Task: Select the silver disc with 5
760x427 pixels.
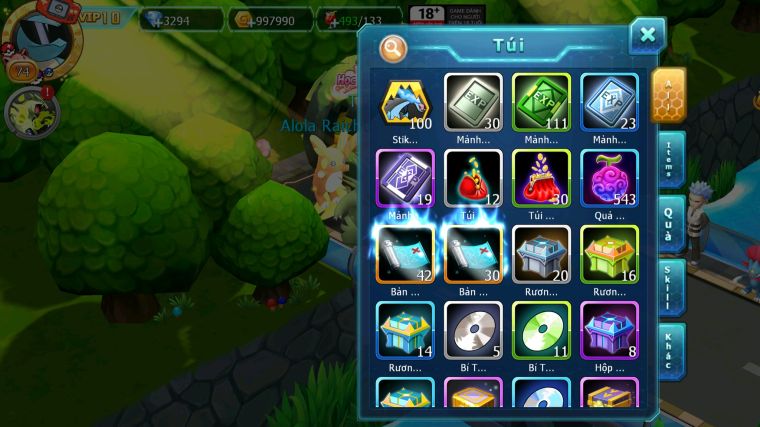Action: pyautogui.click(x=474, y=329)
